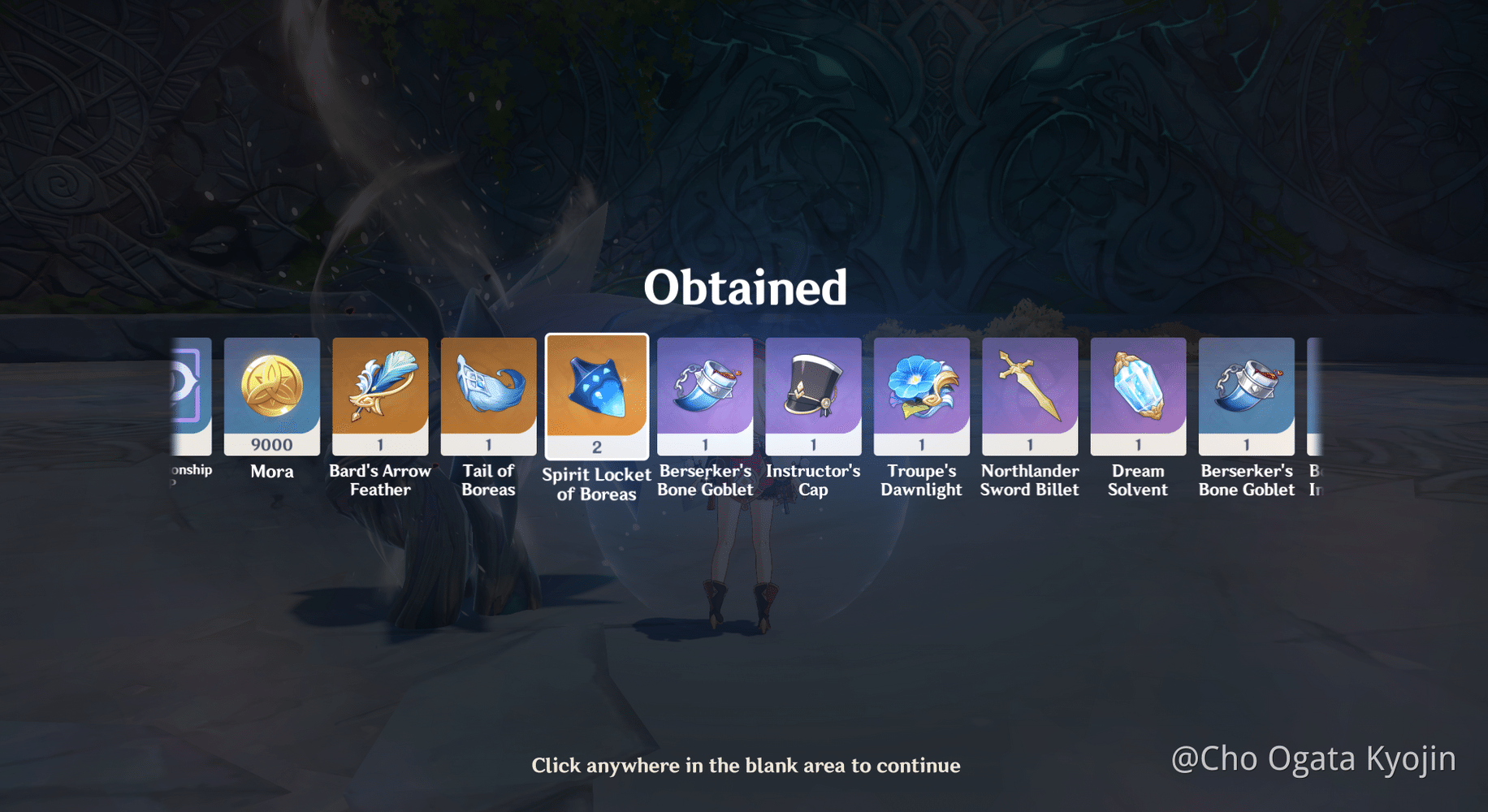Image resolution: width=1488 pixels, height=812 pixels.
Task: Select the Tail of Boreas item name label
Action: [x=488, y=480]
